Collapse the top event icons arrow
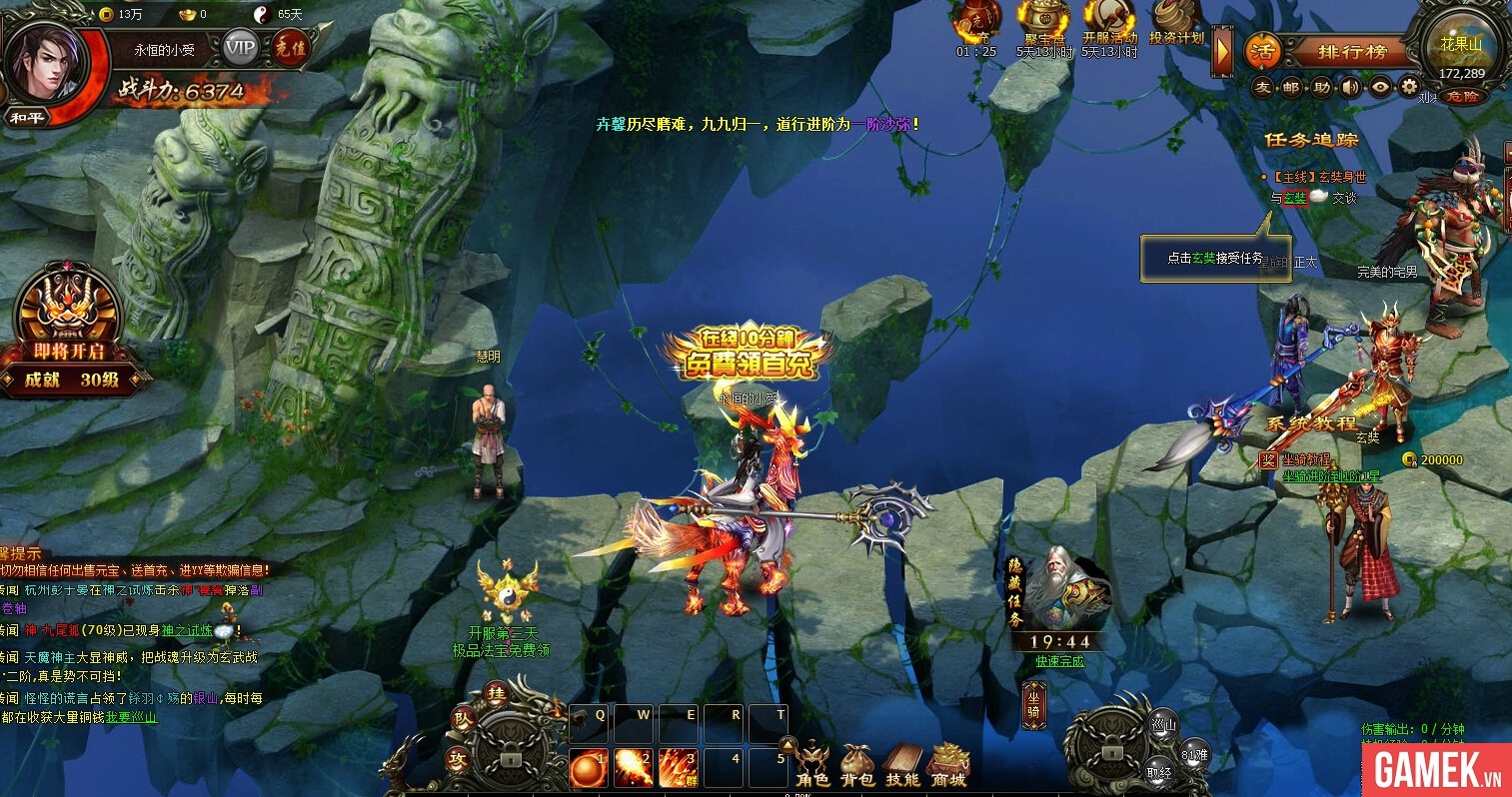The height and width of the screenshot is (797, 1512). click(x=1222, y=52)
